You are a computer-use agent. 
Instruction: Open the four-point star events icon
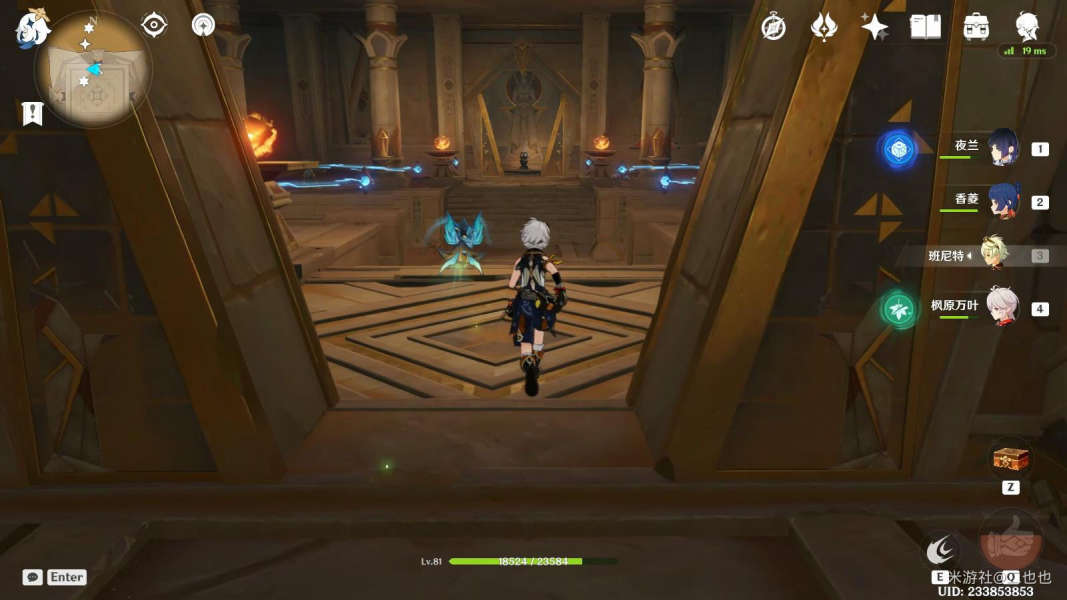tap(875, 27)
